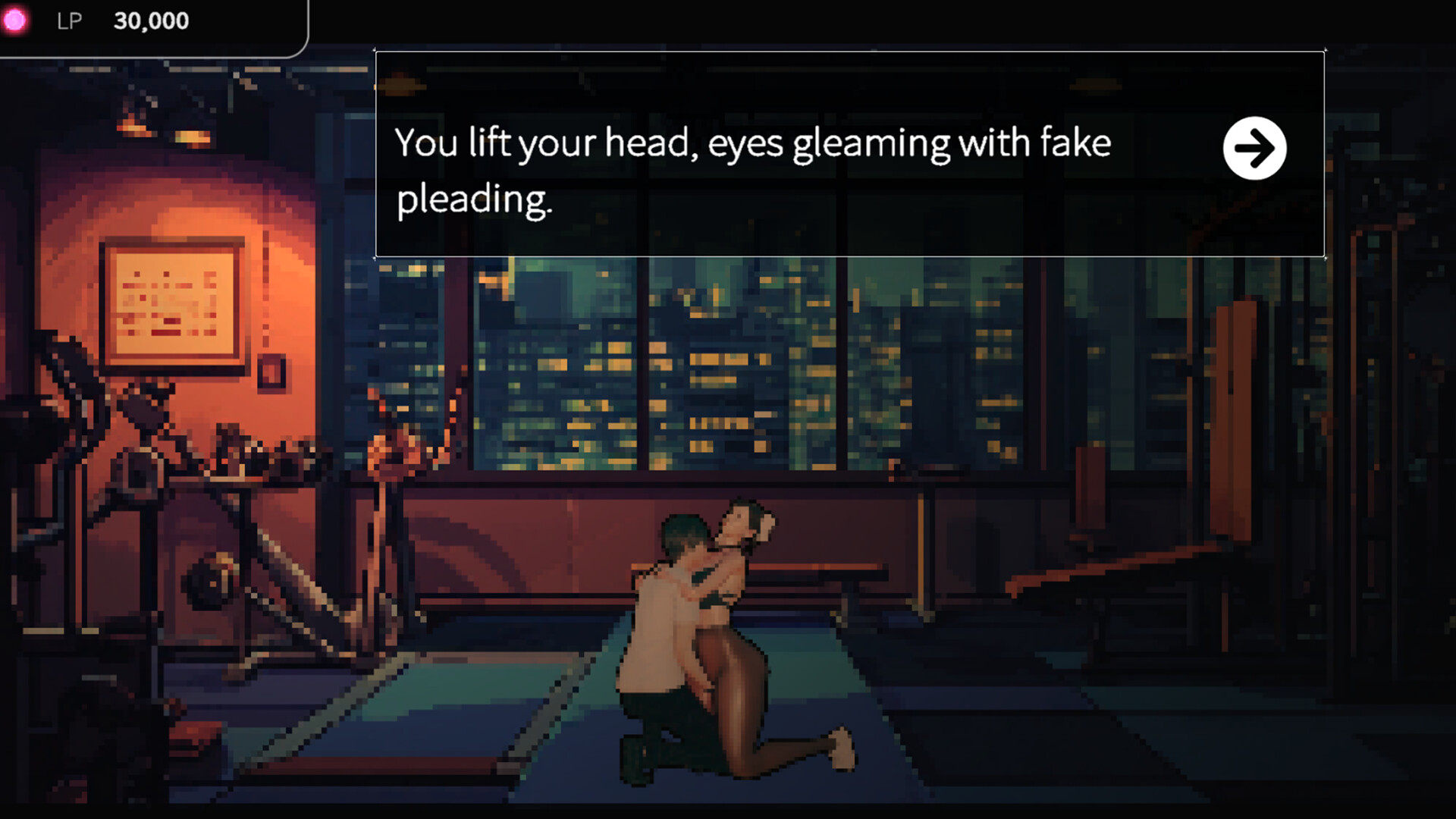Image resolution: width=1456 pixels, height=819 pixels.
Task: Click the glowing LP status indicator
Action: pyautogui.click(x=17, y=20)
